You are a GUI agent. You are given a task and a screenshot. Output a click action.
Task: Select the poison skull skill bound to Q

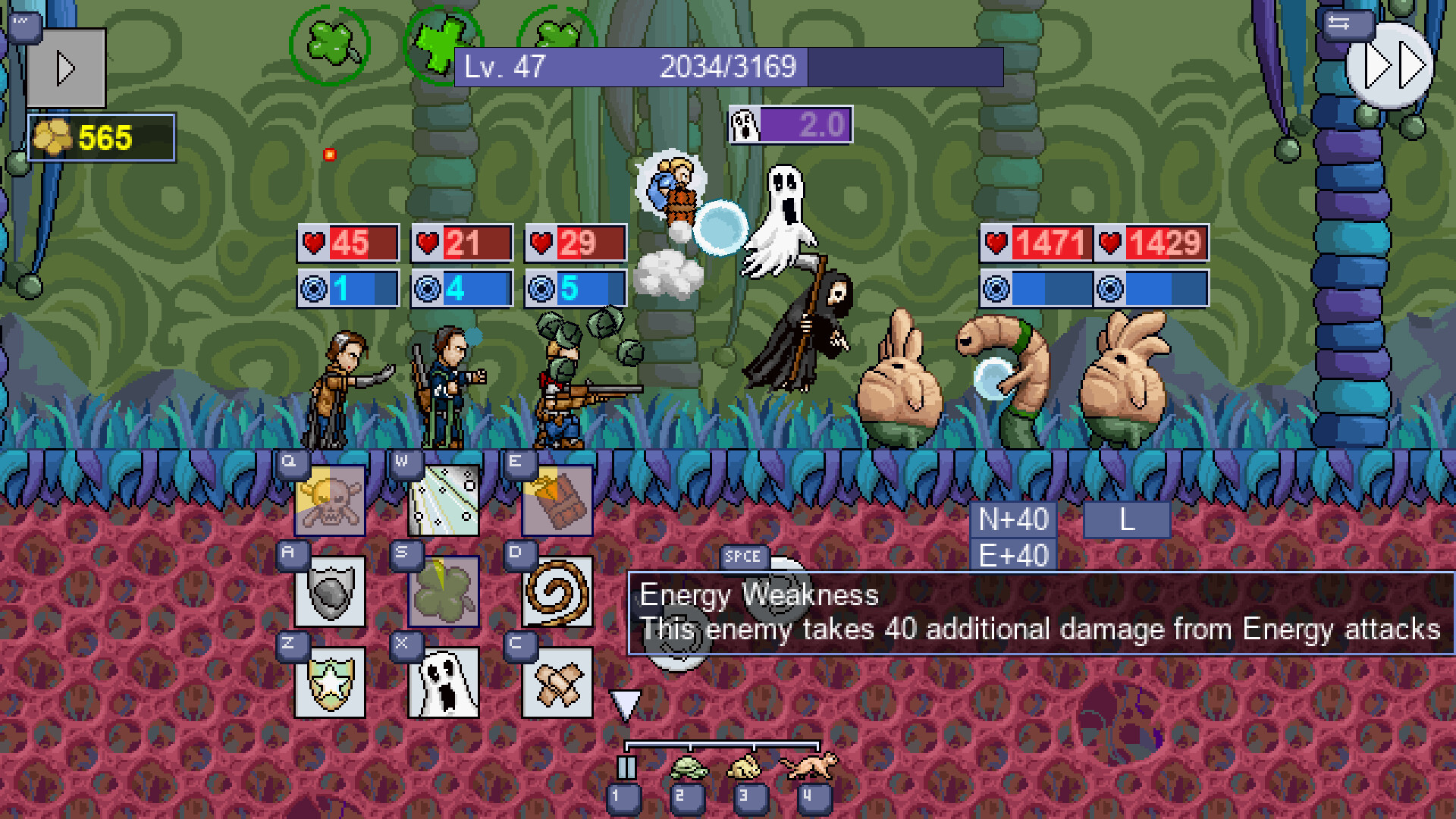click(x=330, y=500)
